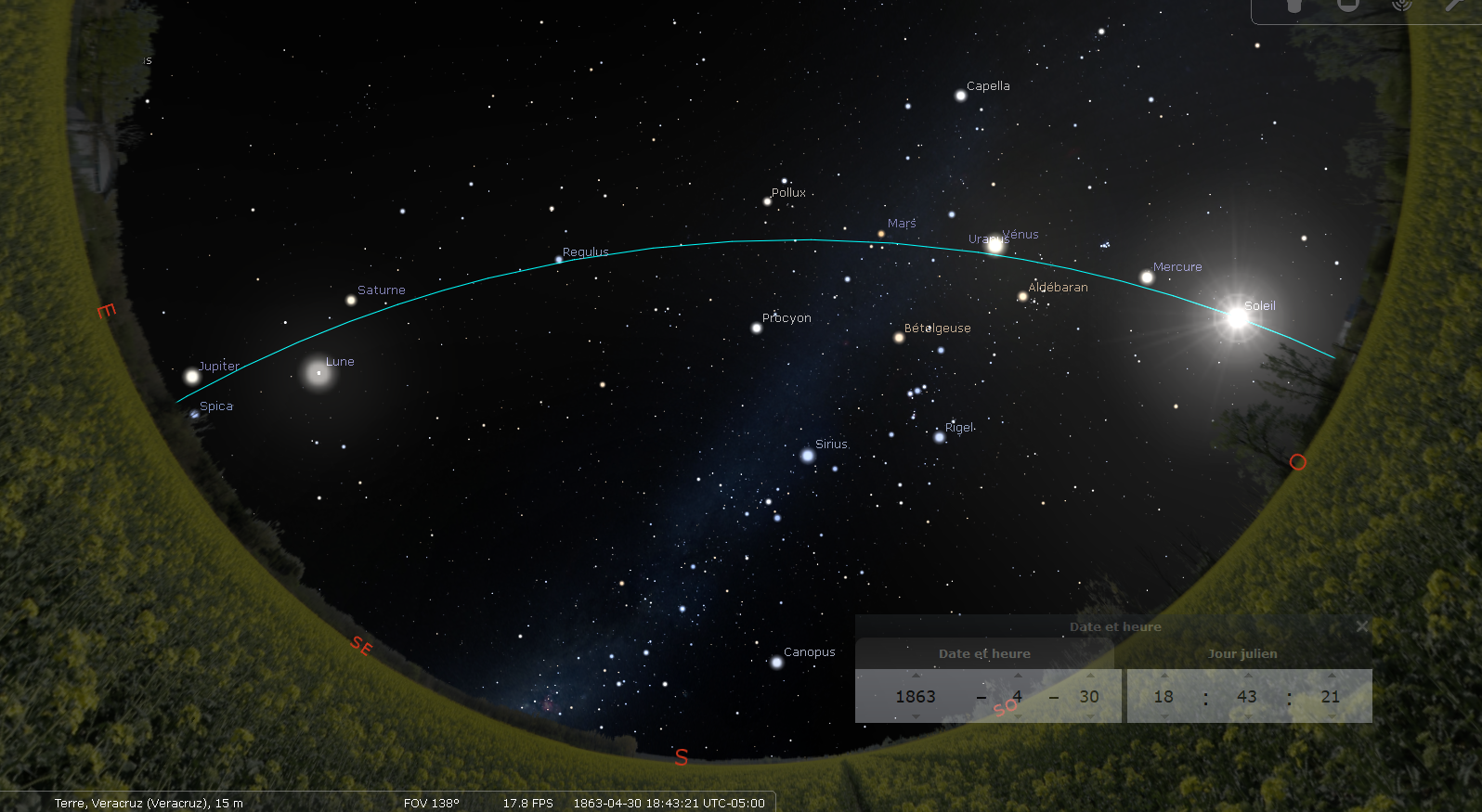Viewport: 1482px width, 812px height.
Task: Decrease the minutes with the down arrow
Action: (x=1247, y=716)
